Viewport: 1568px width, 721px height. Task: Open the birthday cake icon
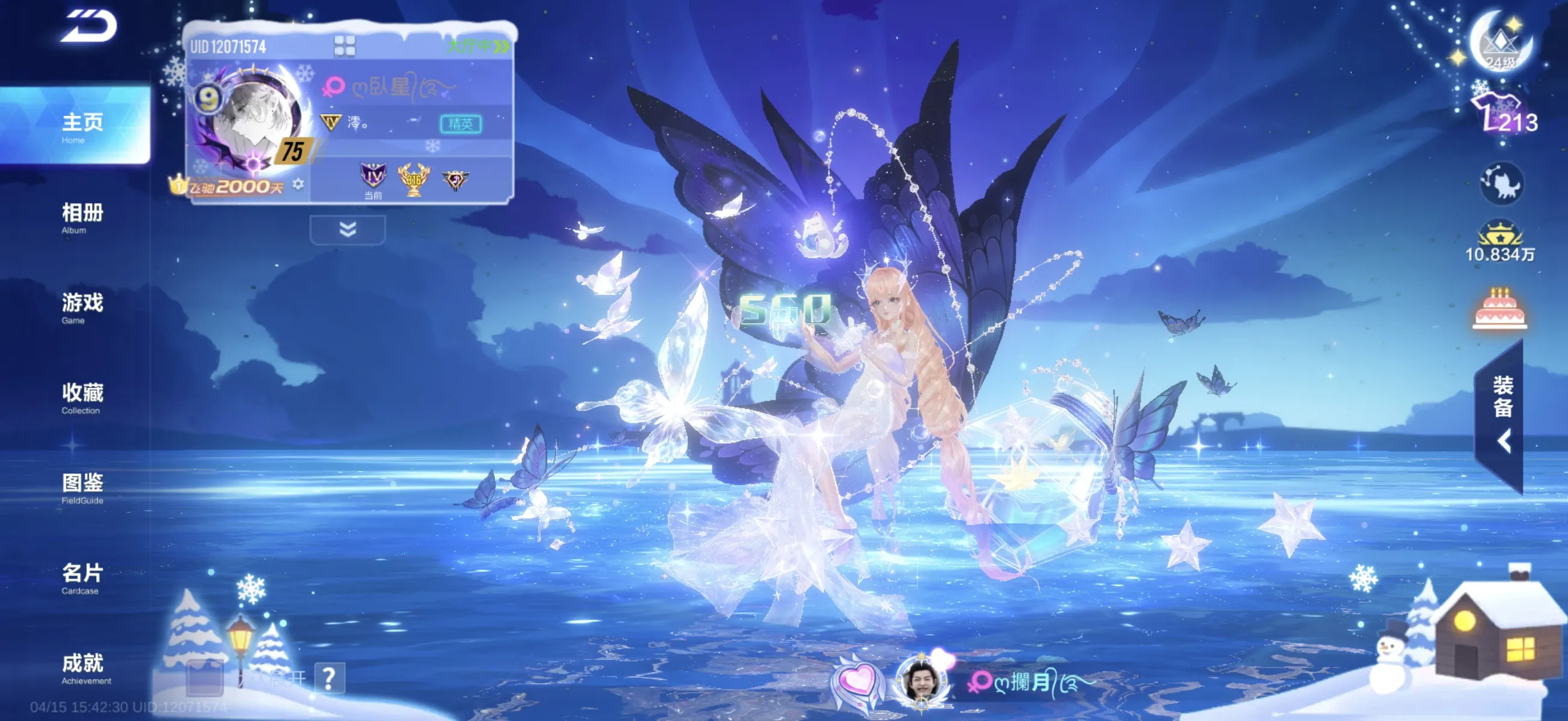click(x=1499, y=308)
